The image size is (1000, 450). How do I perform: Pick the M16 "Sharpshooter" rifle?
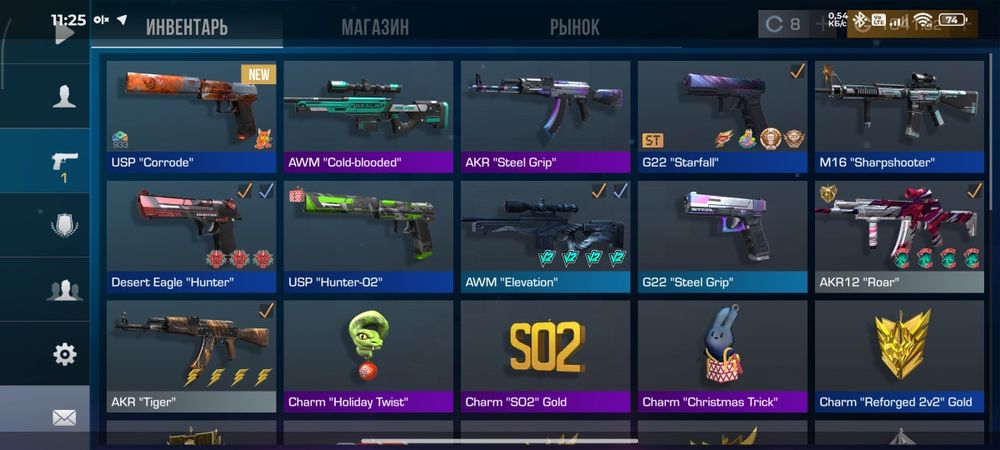(x=899, y=116)
